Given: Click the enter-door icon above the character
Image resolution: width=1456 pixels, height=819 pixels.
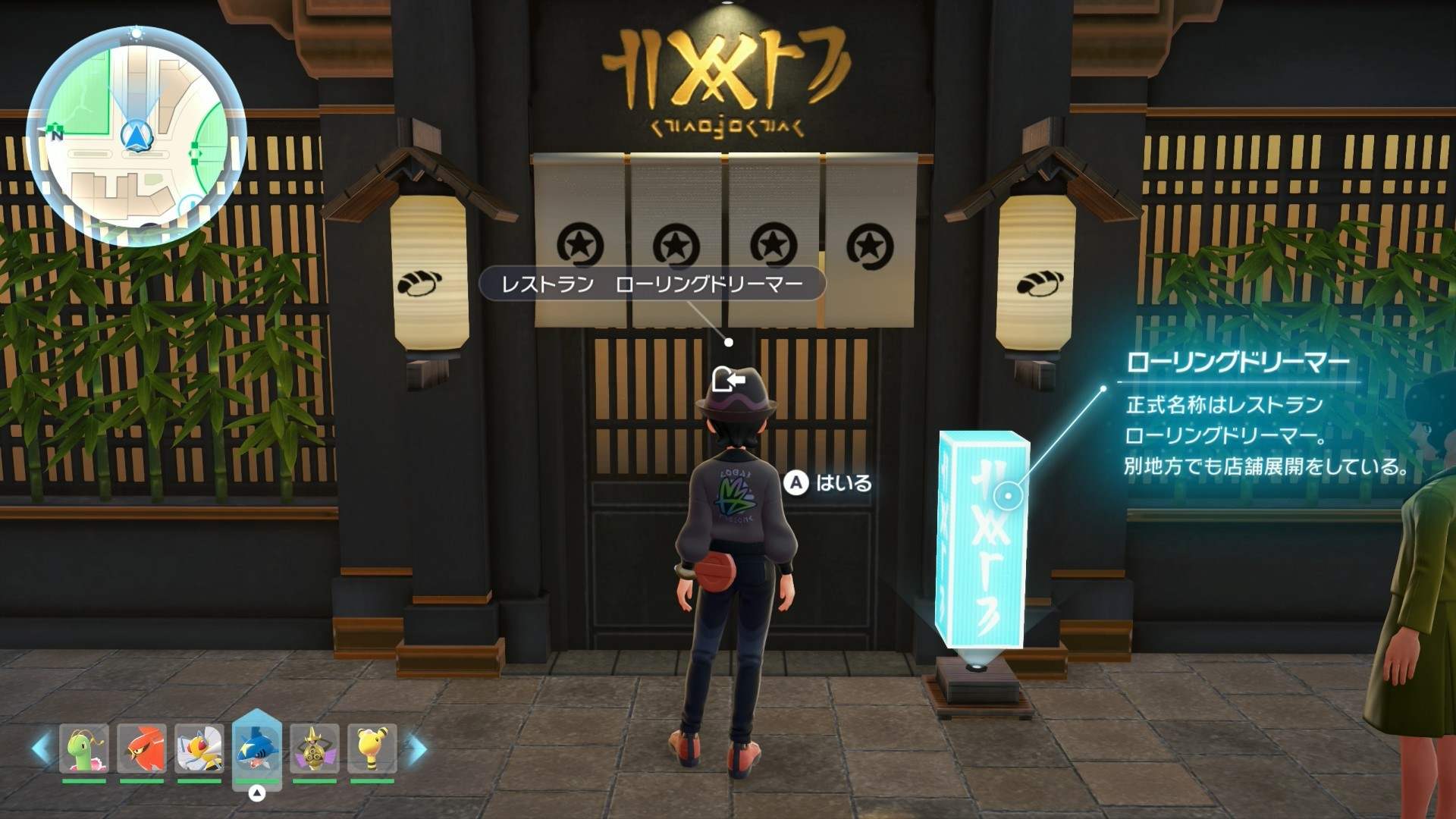Looking at the screenshot, I should [x=729, y=378].
